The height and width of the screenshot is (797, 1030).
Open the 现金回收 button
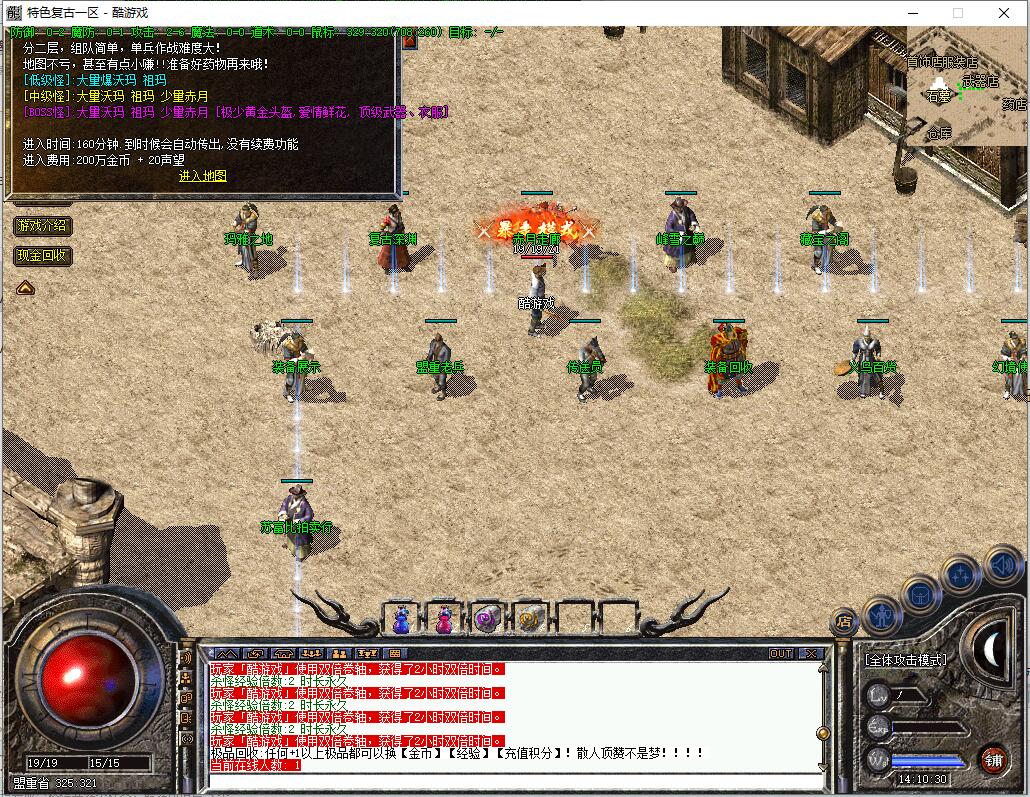point(42,256)
